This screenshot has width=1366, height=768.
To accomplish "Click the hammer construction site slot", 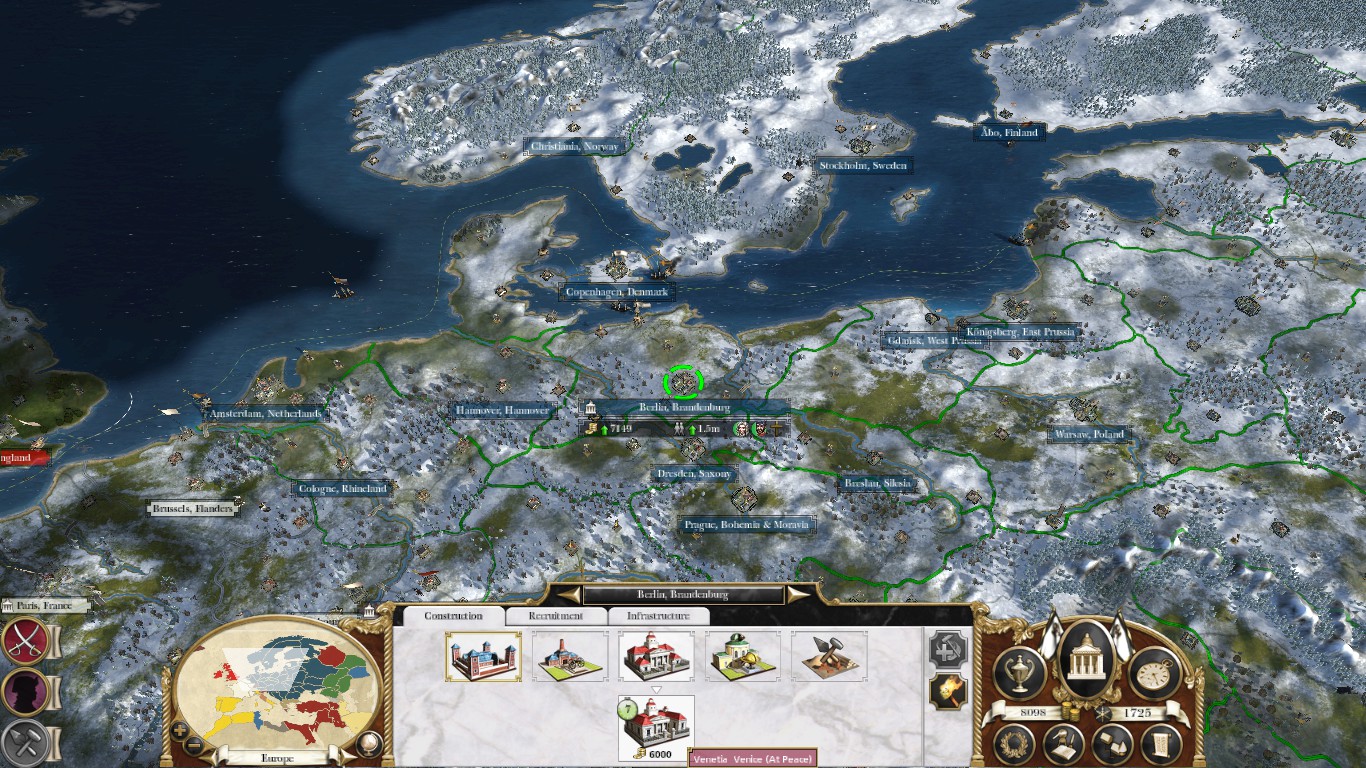I will tap(829, 656).
